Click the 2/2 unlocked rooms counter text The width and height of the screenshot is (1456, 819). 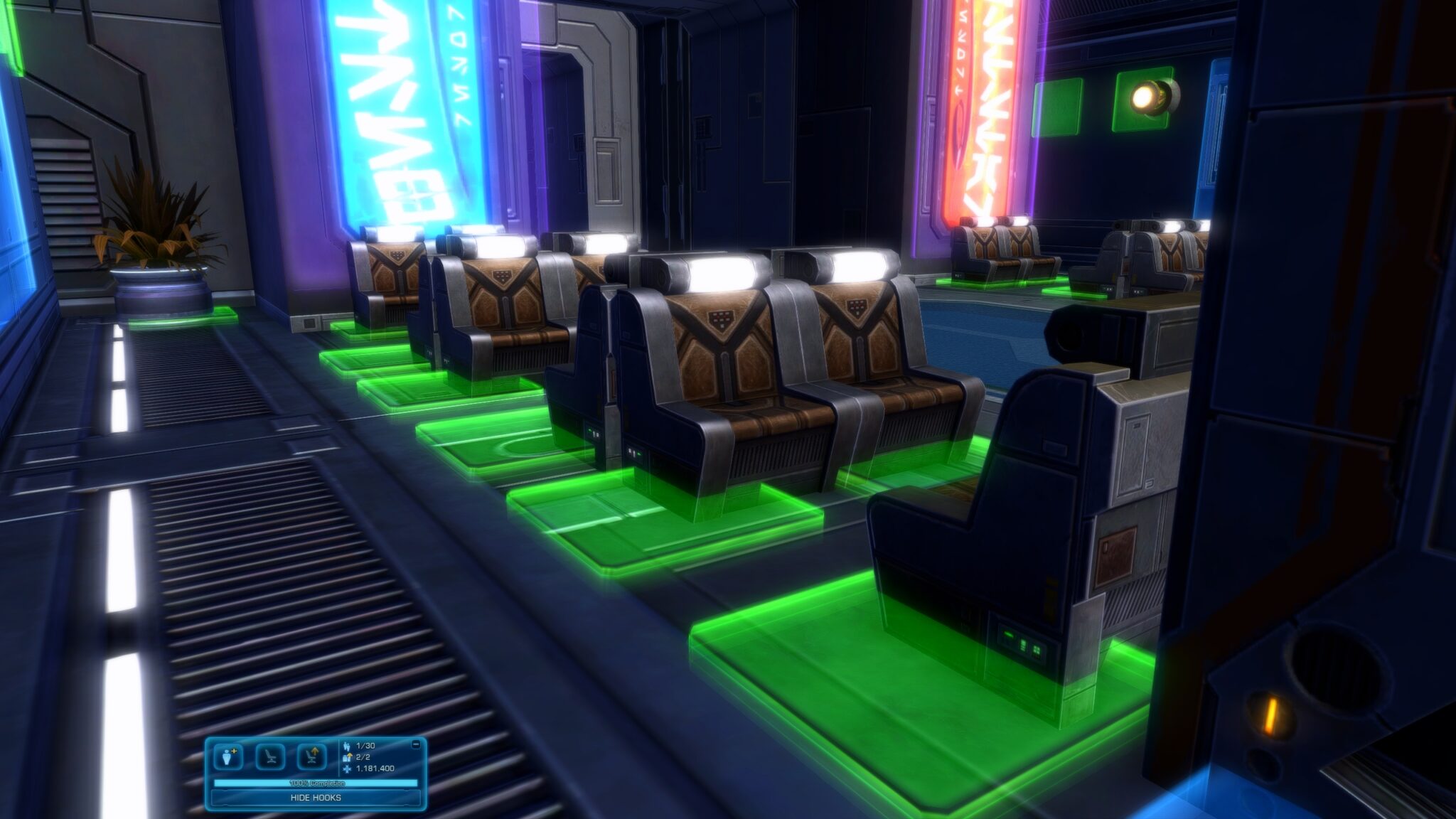(x=363, y=758)
